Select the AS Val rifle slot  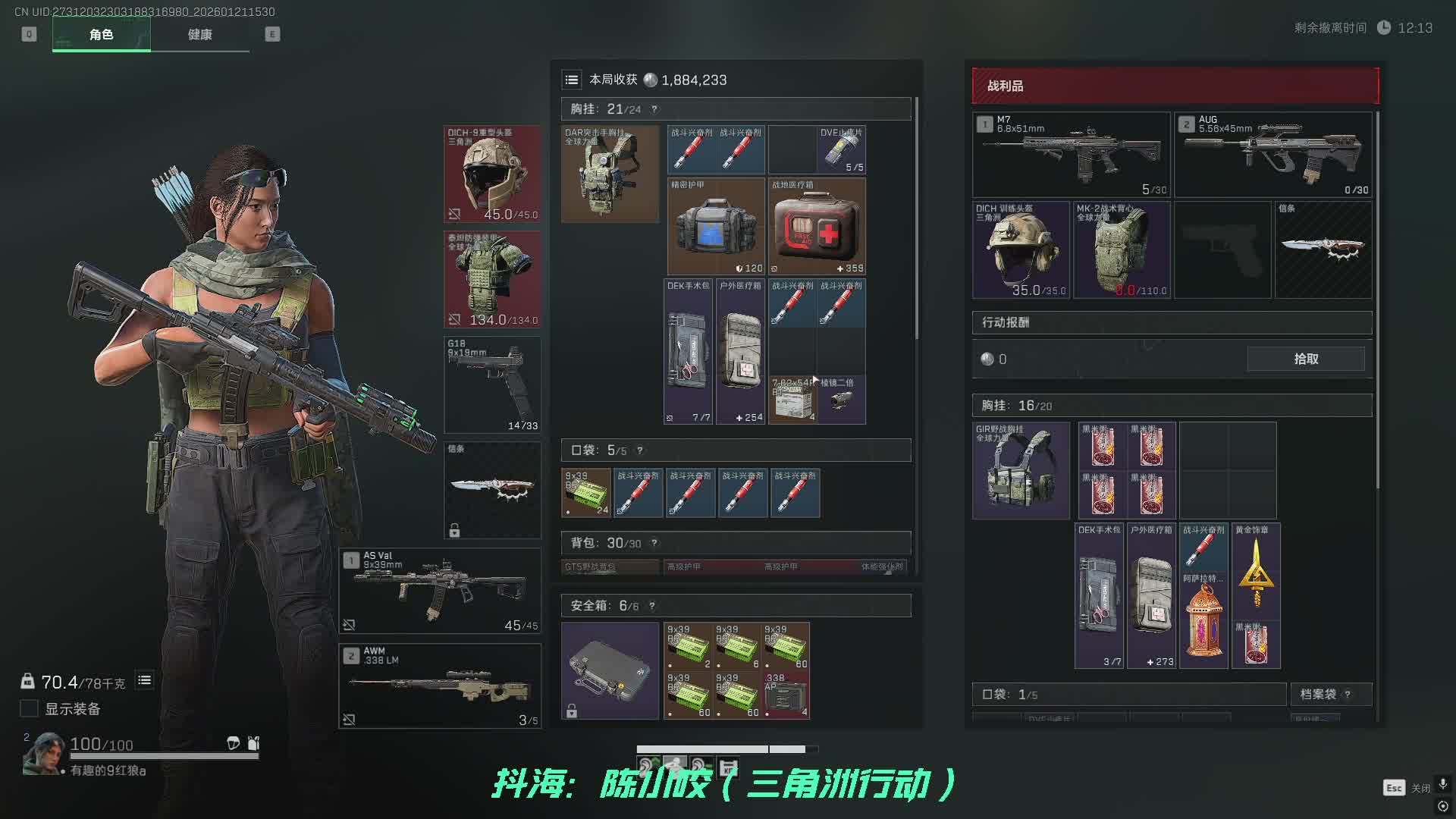439,591
